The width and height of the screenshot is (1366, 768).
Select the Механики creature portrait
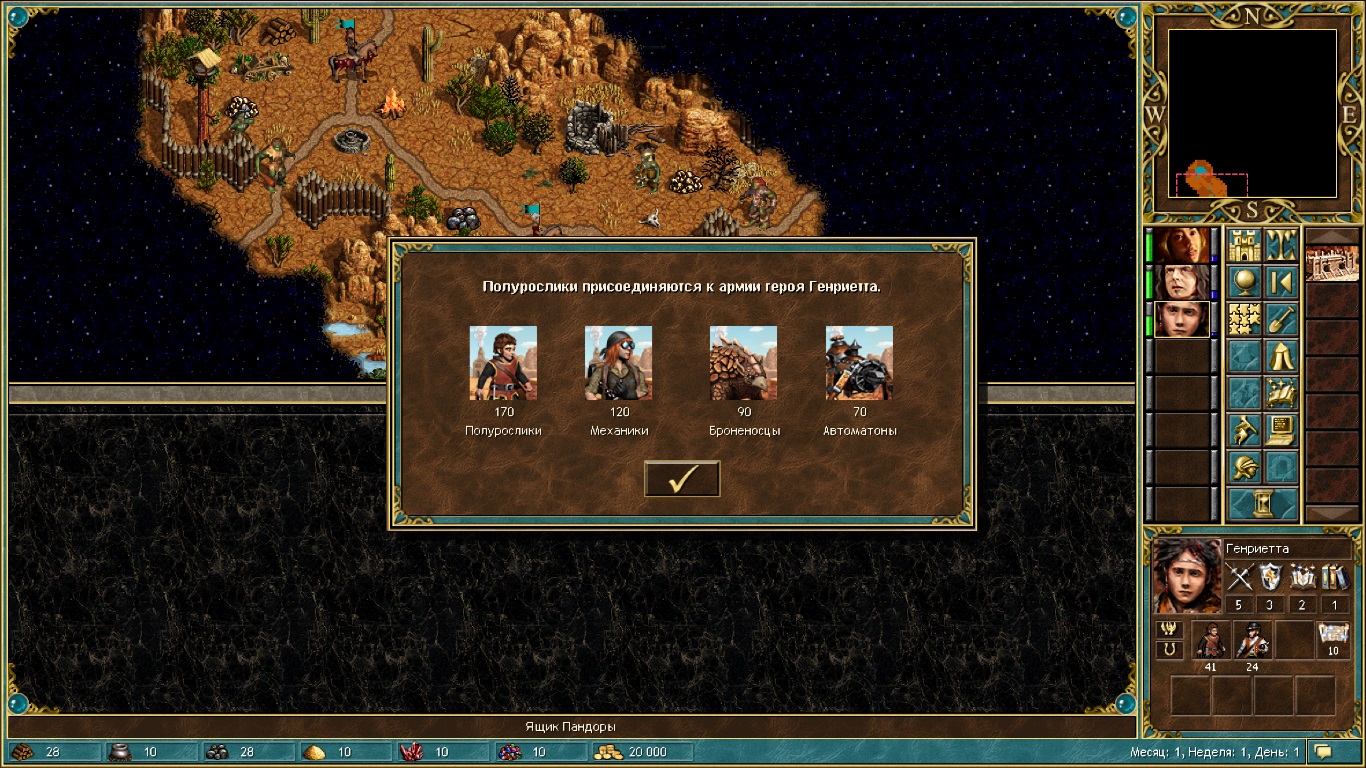618,362
